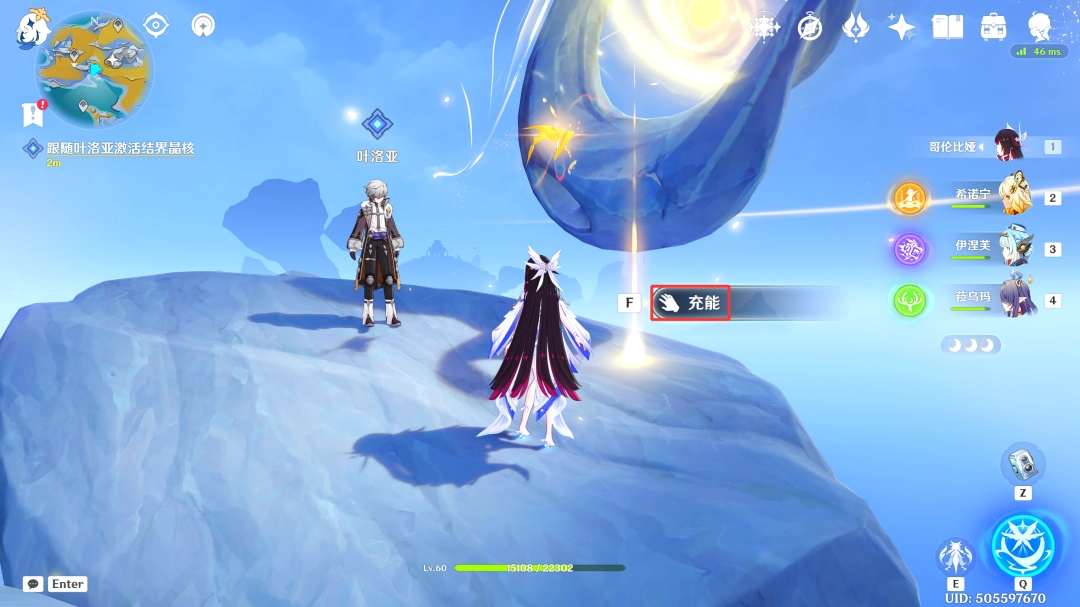Open the backpack inventory

tap(993, 27)
